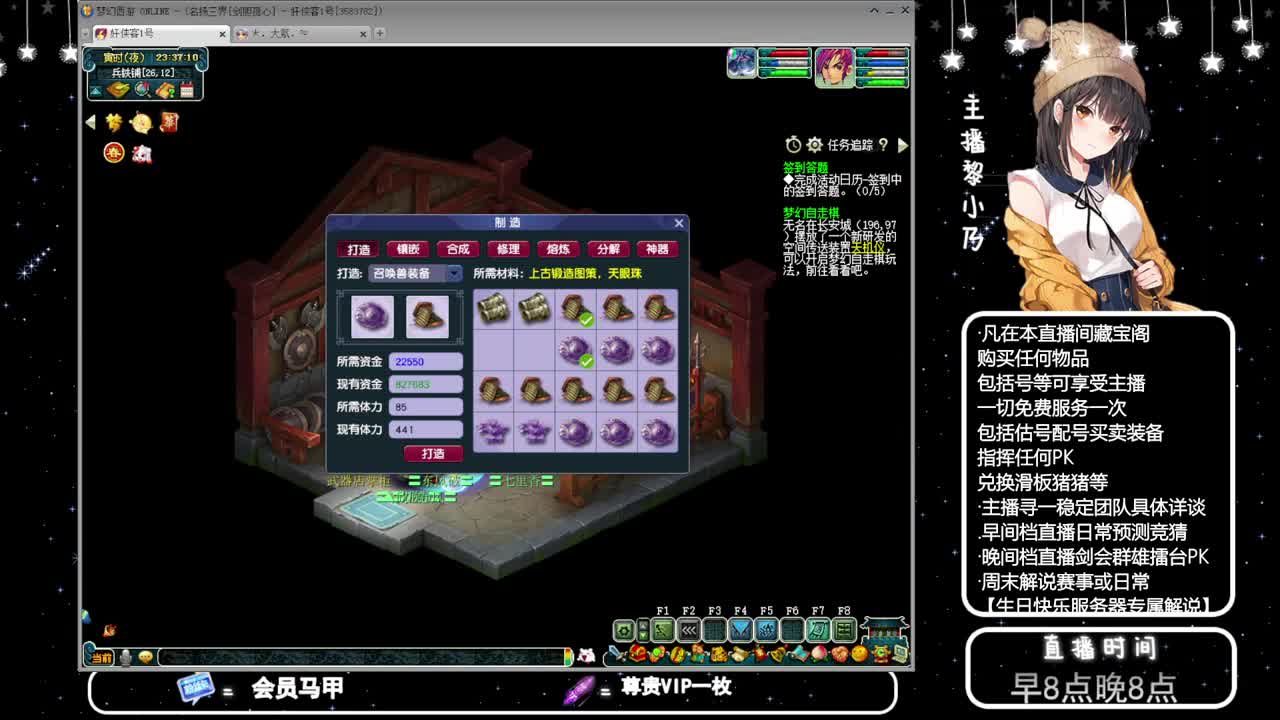Image resolution: width=1280 pixels, height=720 pixels.
Task: Toggle the green checkmark on the selected 天眼珠 material
Action: point(587,361)
